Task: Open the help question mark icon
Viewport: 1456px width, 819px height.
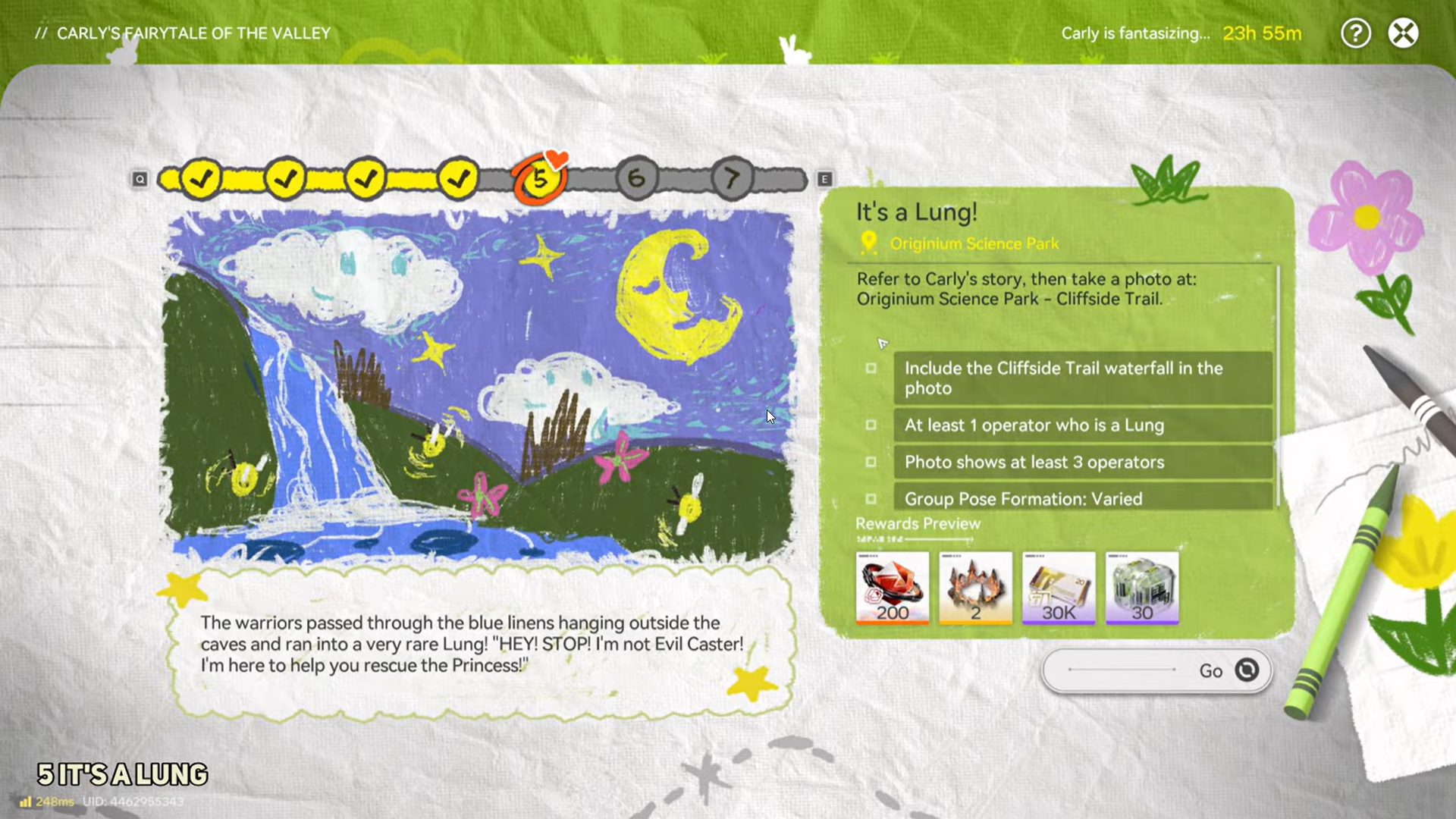Action: pyautogui.click(x=1356, y=33)
